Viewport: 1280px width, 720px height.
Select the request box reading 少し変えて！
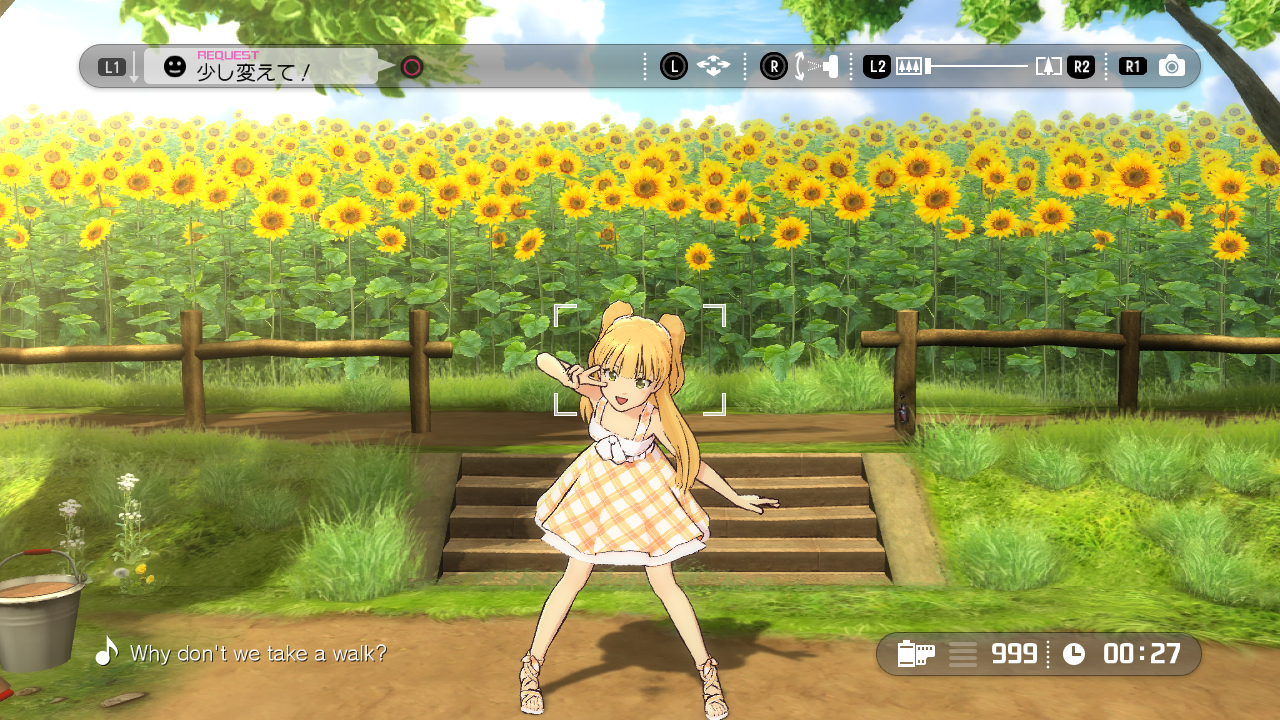(261, 67)
